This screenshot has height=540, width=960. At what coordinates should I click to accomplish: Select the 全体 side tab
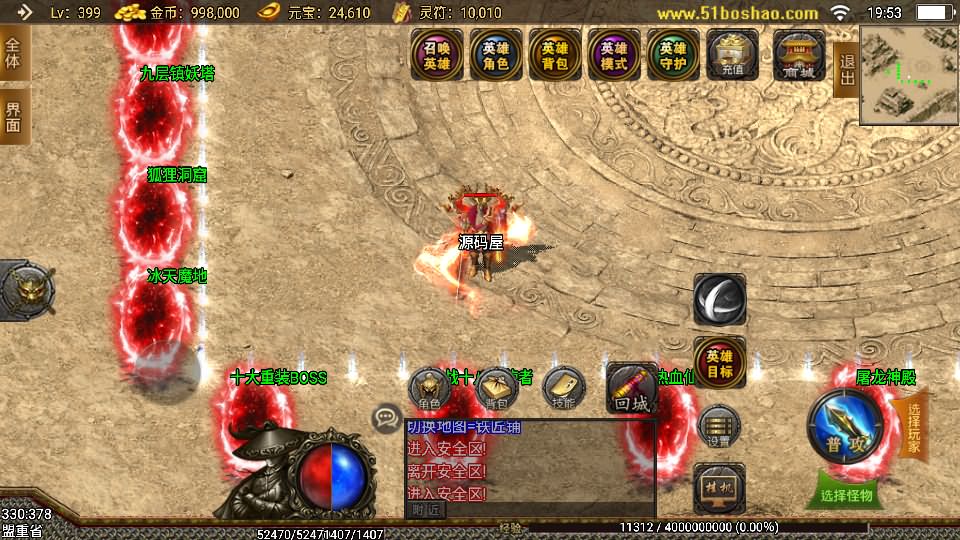pos(13,53)
